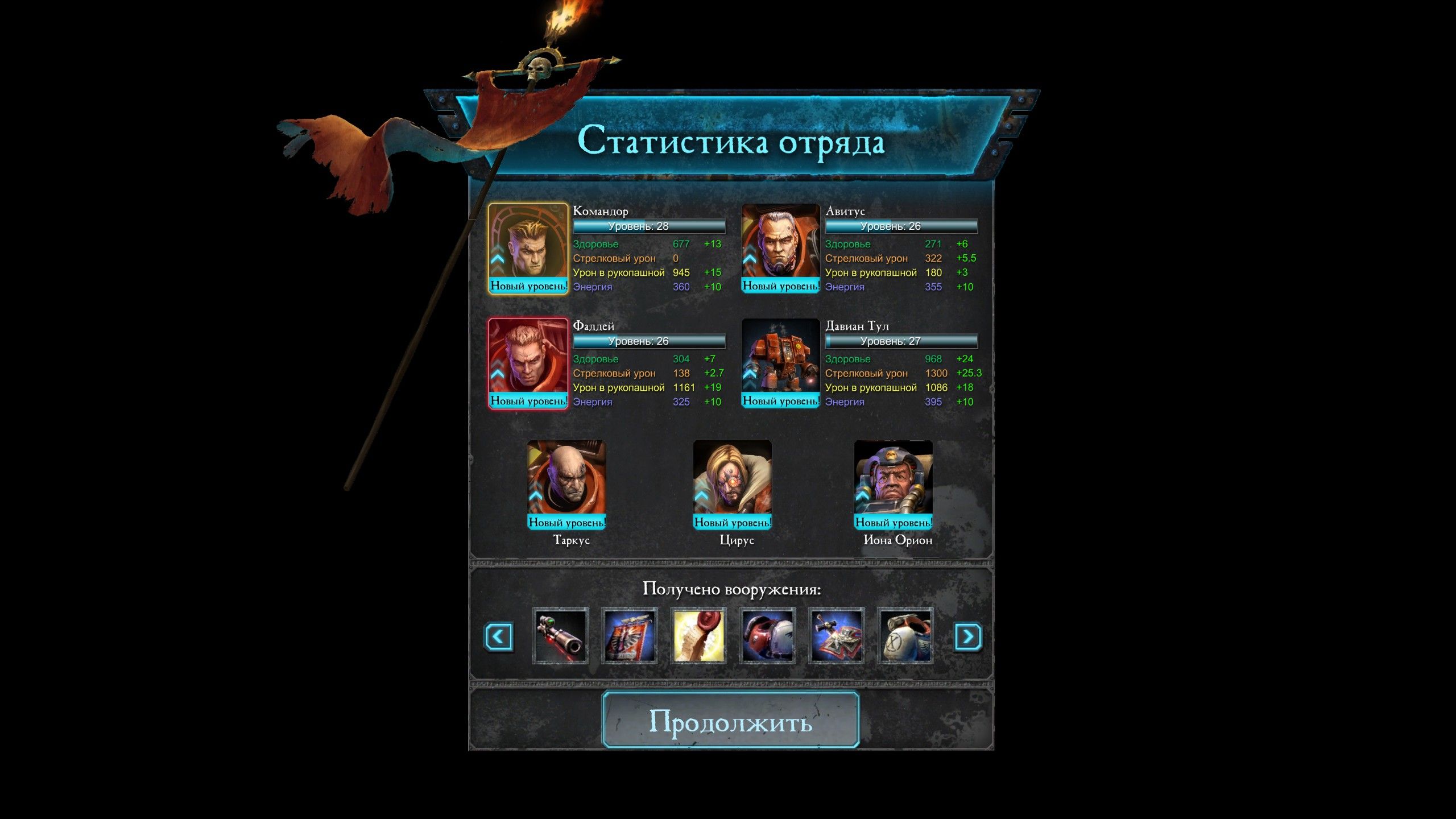Click the Давиан Тул dreadnought portrait
The width and height of the screenshot is (1456, 819).
point(780,358)
